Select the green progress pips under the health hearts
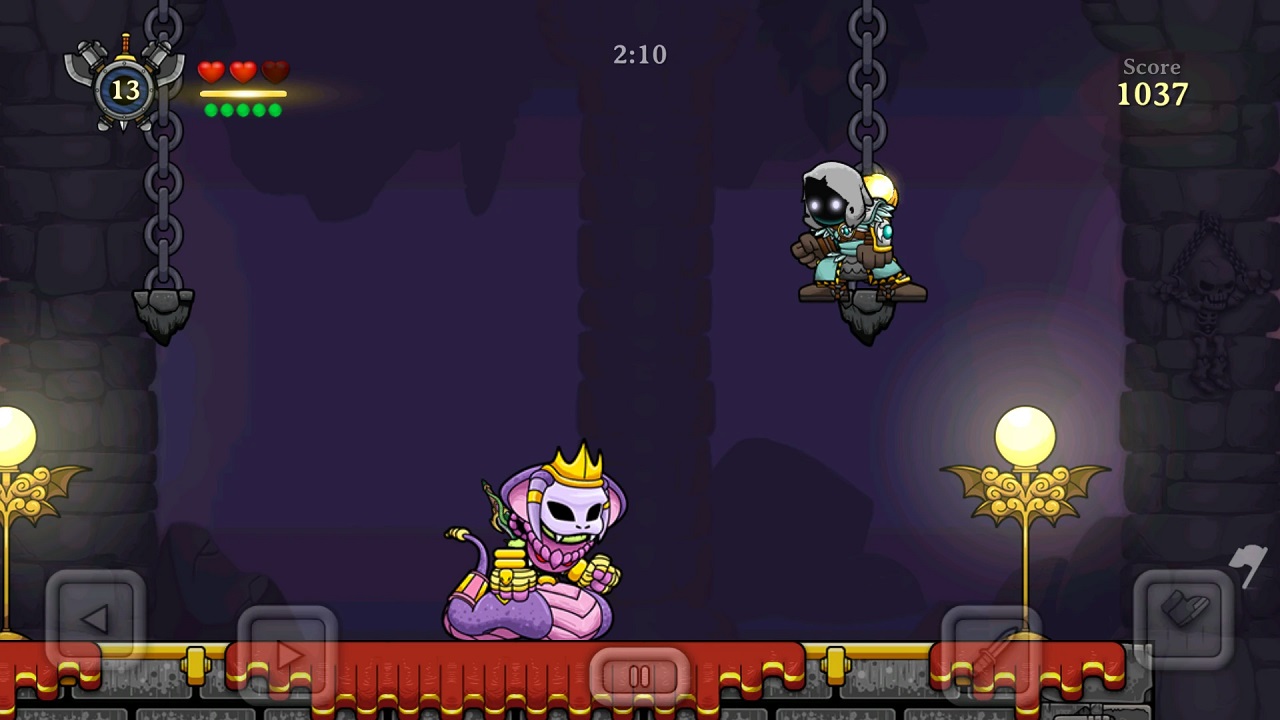This screenshot has height=720, width=1280. tap(242, 110)
